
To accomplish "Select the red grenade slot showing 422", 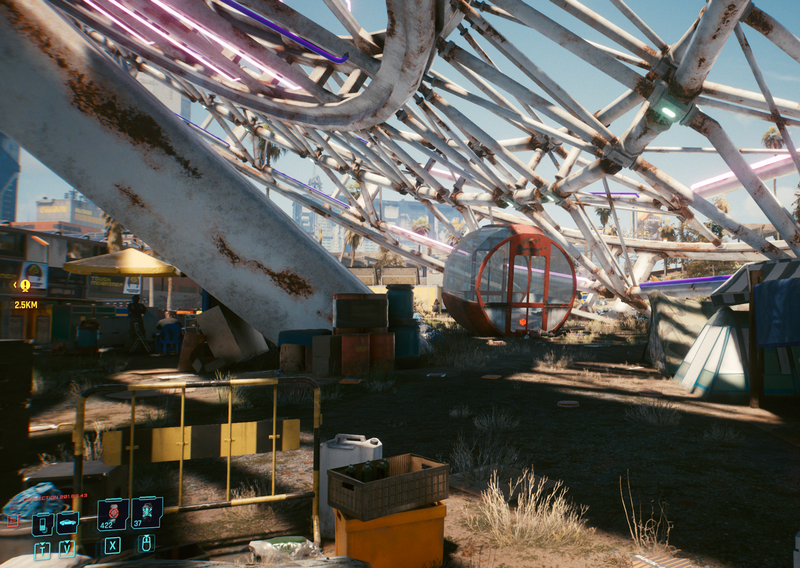I will coord(111,513).
